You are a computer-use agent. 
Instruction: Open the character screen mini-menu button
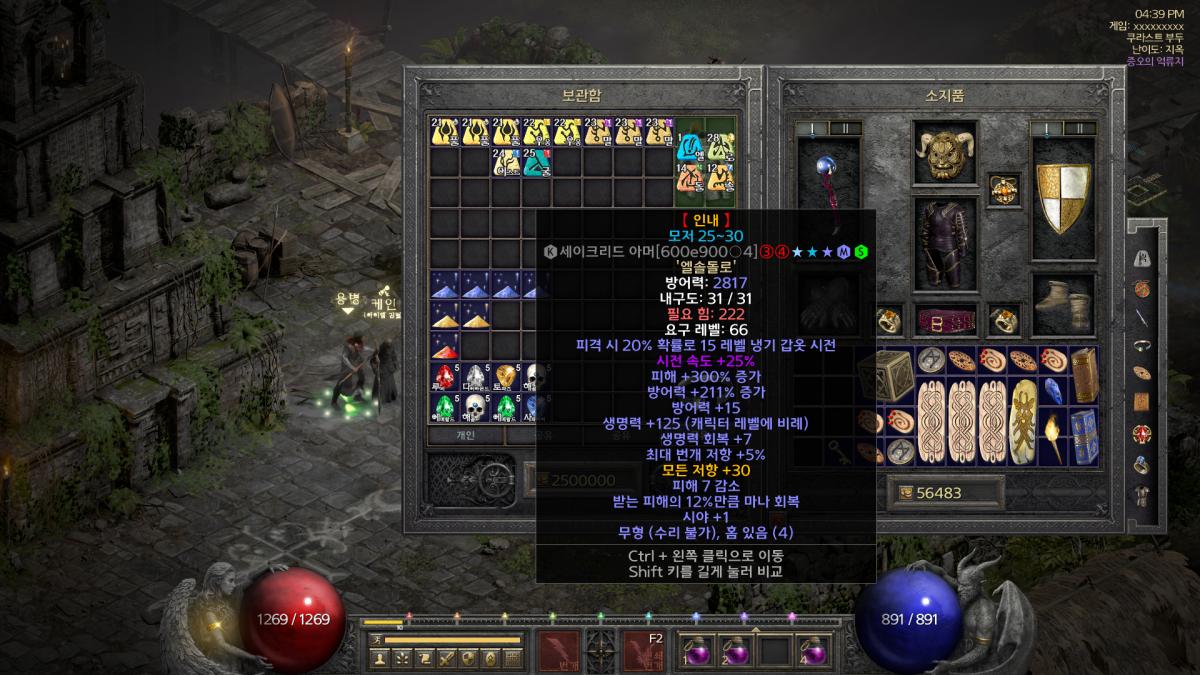(379, 658)
